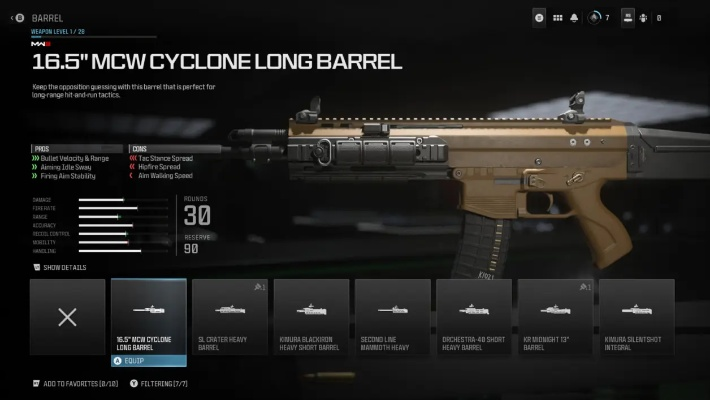Pick the Second Line Mammoth Heavy barrel
Image resolution: width=710 pixels, height=400 pixels.
(392, 317)
